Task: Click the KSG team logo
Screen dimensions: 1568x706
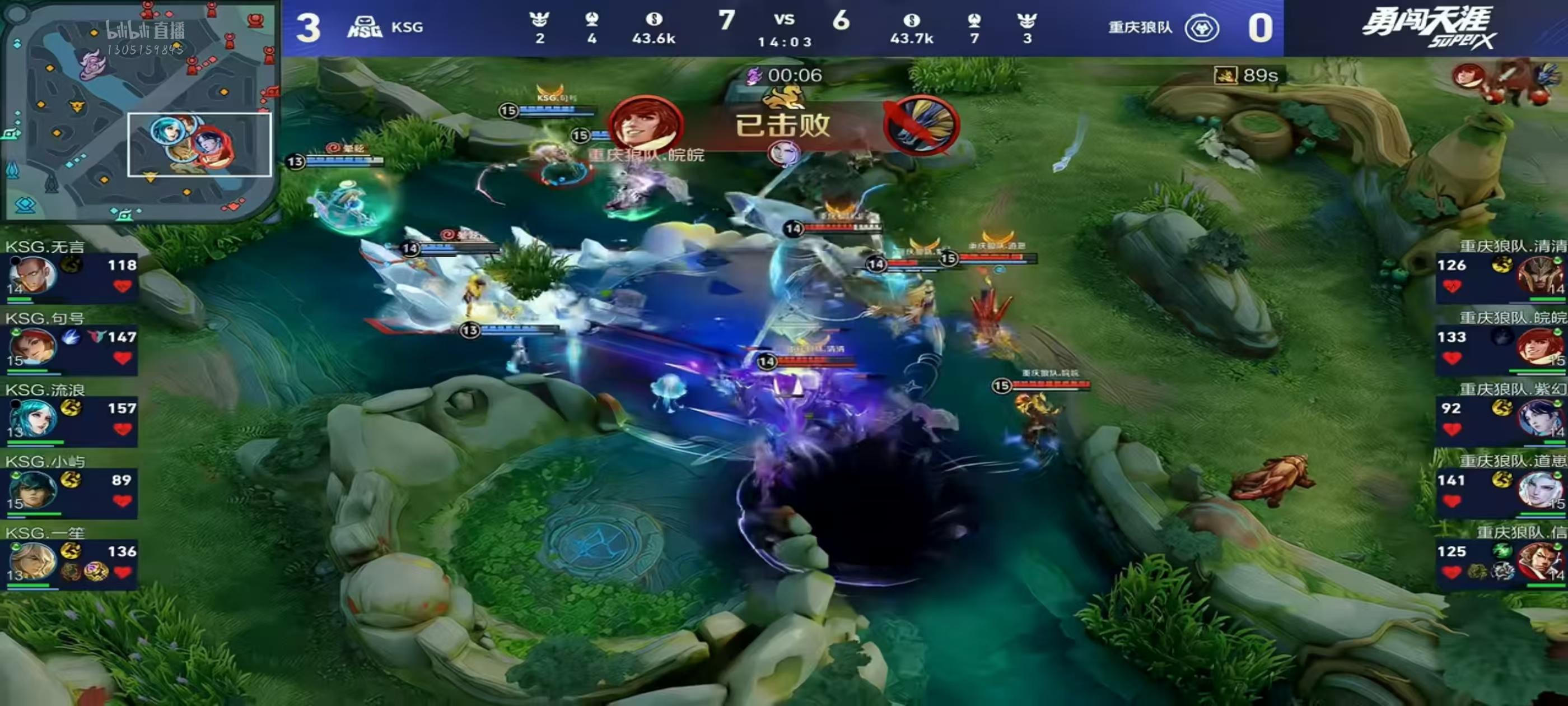Action: [364, 27]
